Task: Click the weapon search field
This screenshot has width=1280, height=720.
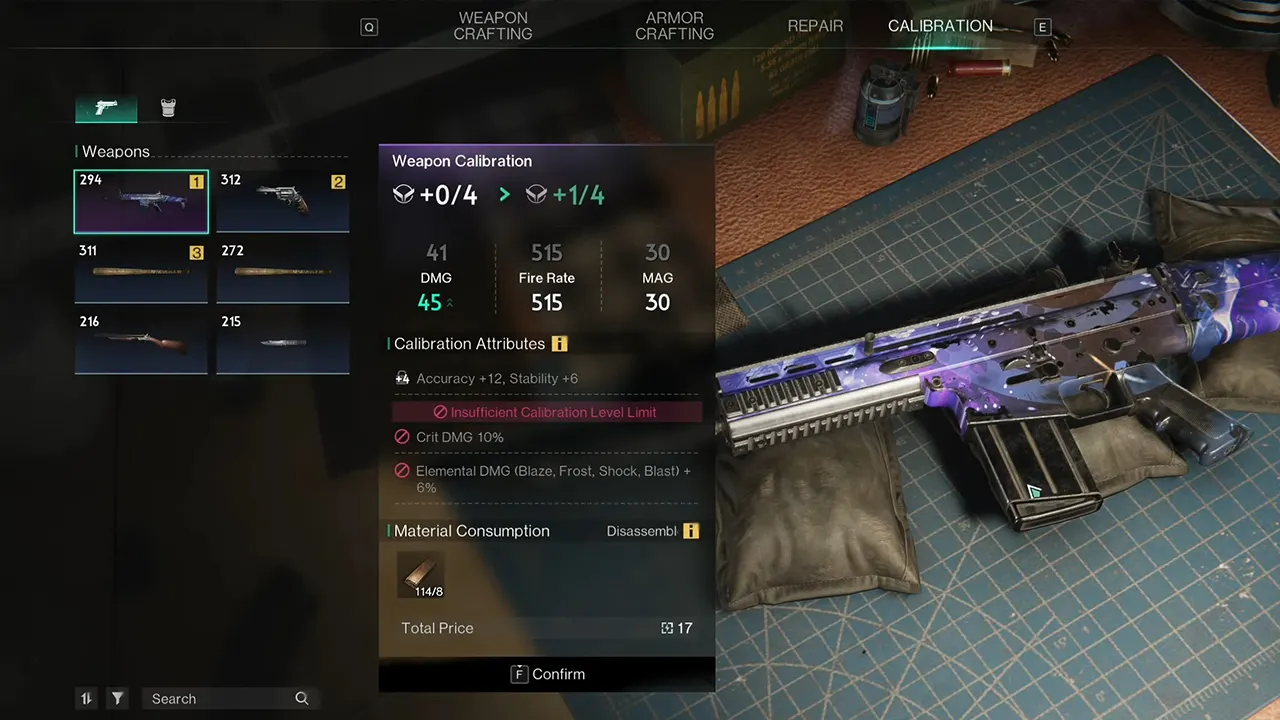Action: click(220, 699)
